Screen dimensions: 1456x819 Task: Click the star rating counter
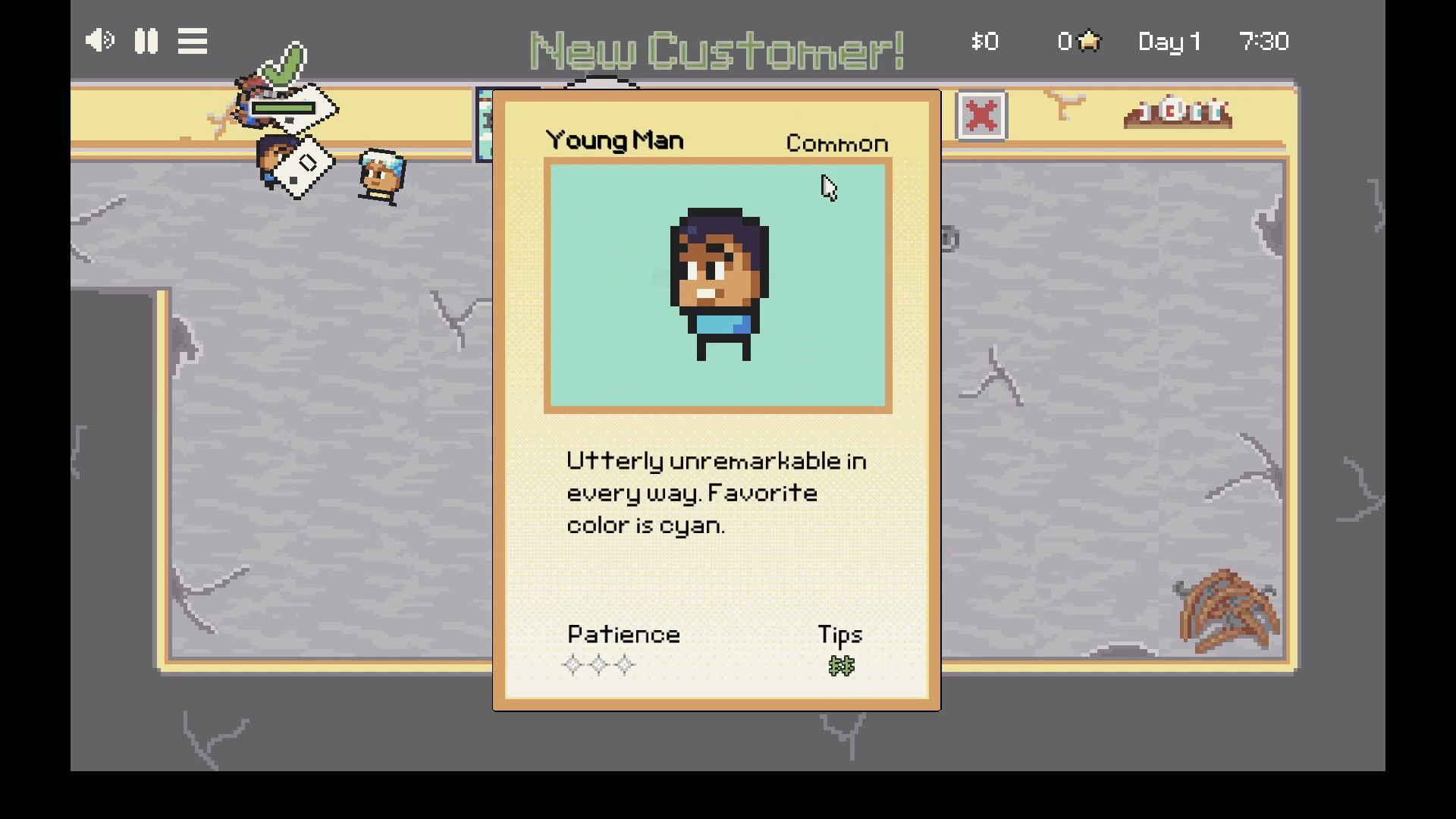click(1078, 42)
